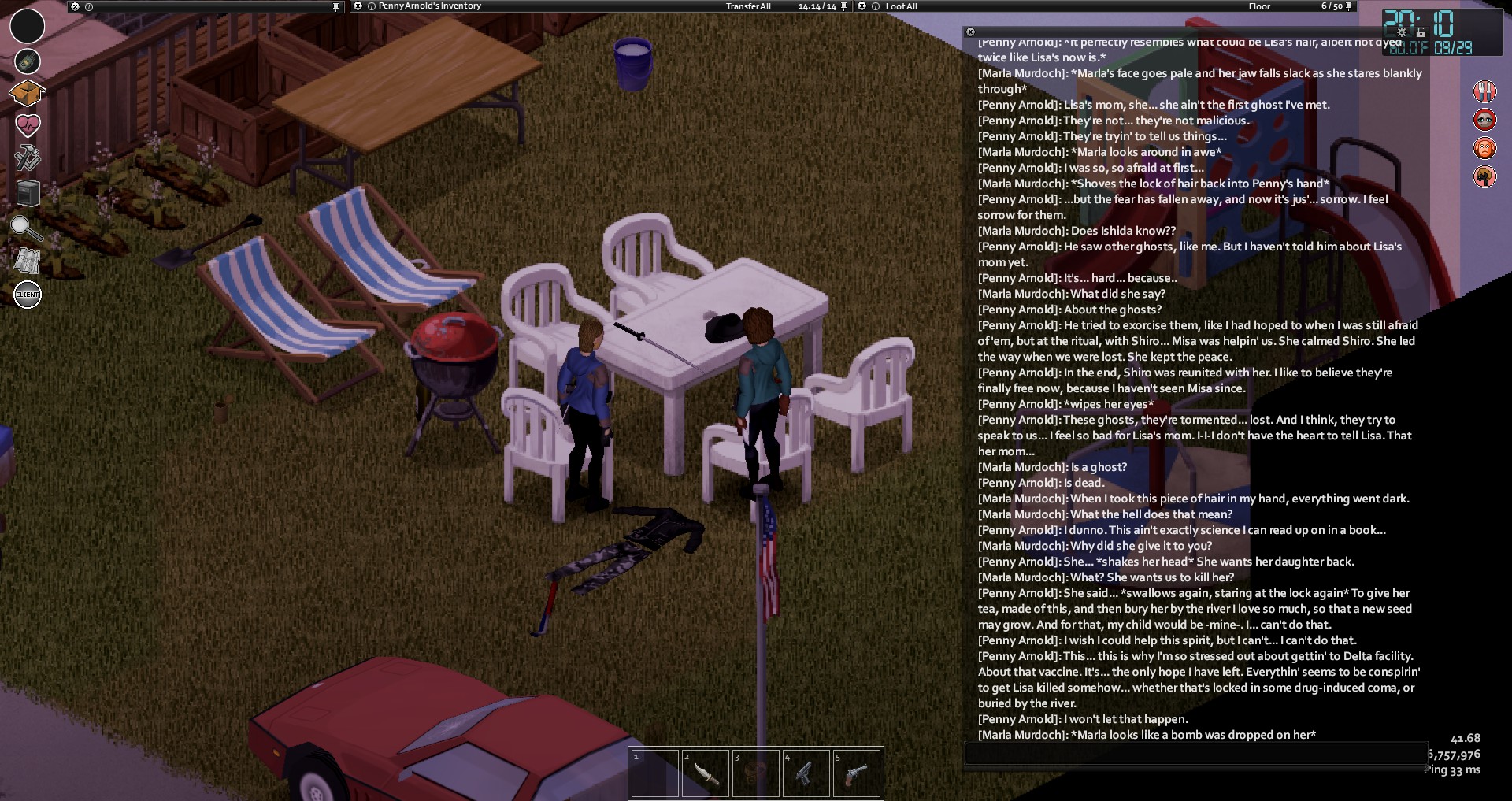The height and width of the screenshot is (801, 1512).
Task: Close the chat window
Action: tap(970, 32)
